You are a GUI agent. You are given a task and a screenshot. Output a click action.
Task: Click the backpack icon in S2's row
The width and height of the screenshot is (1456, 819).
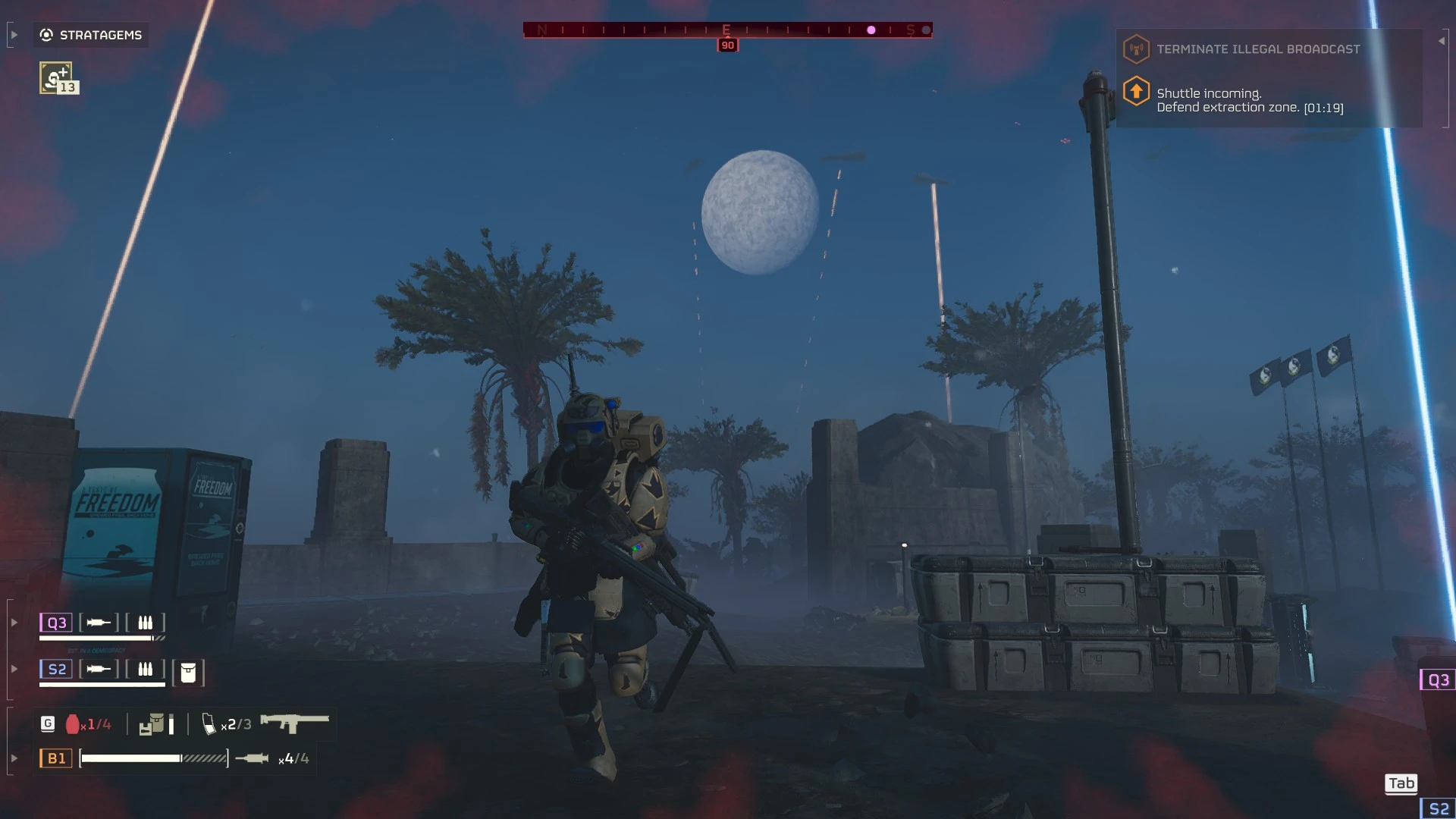click(188, 672)
